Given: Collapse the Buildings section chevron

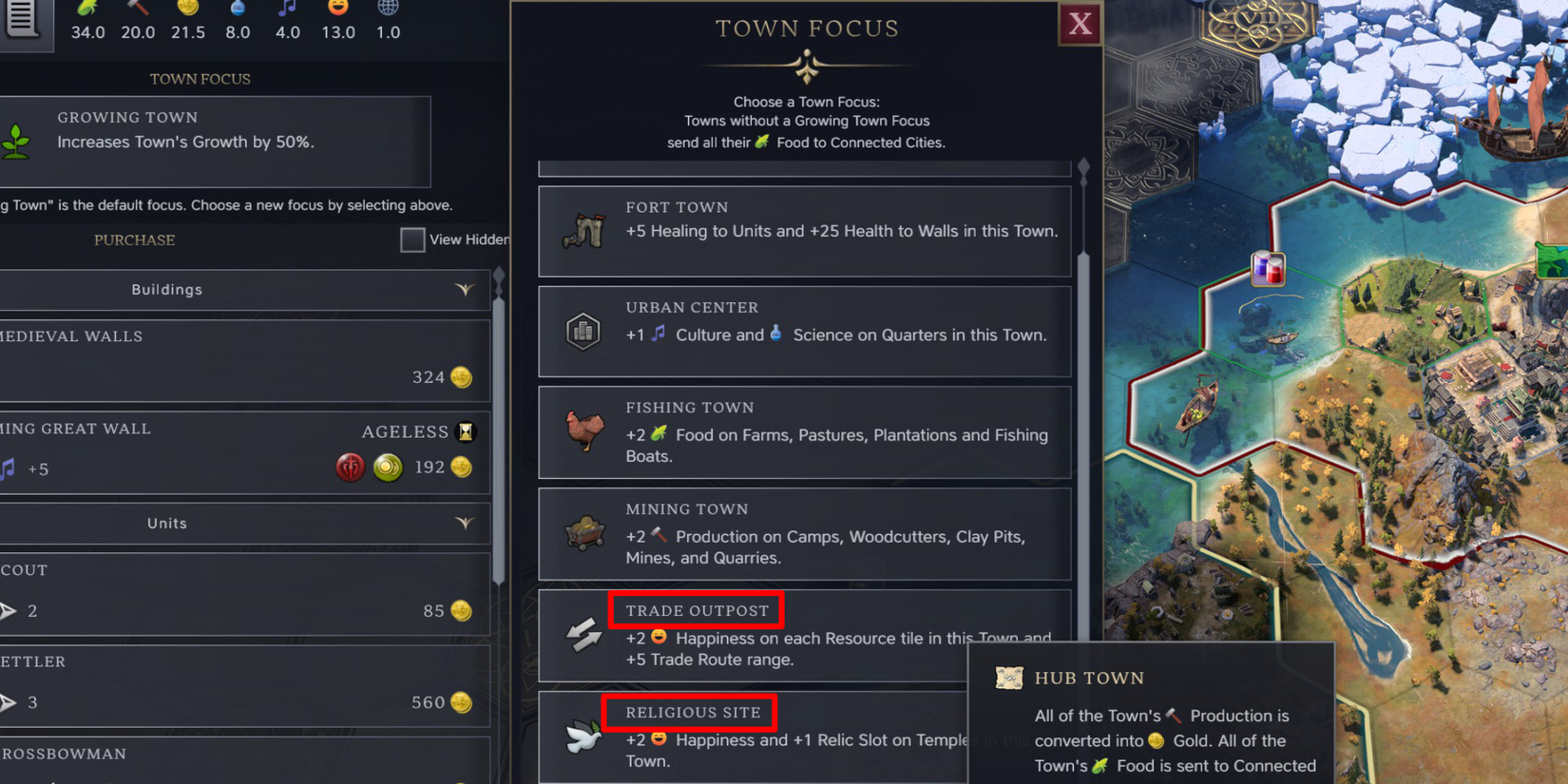Looking at the screenshot, I should (465, 290).
